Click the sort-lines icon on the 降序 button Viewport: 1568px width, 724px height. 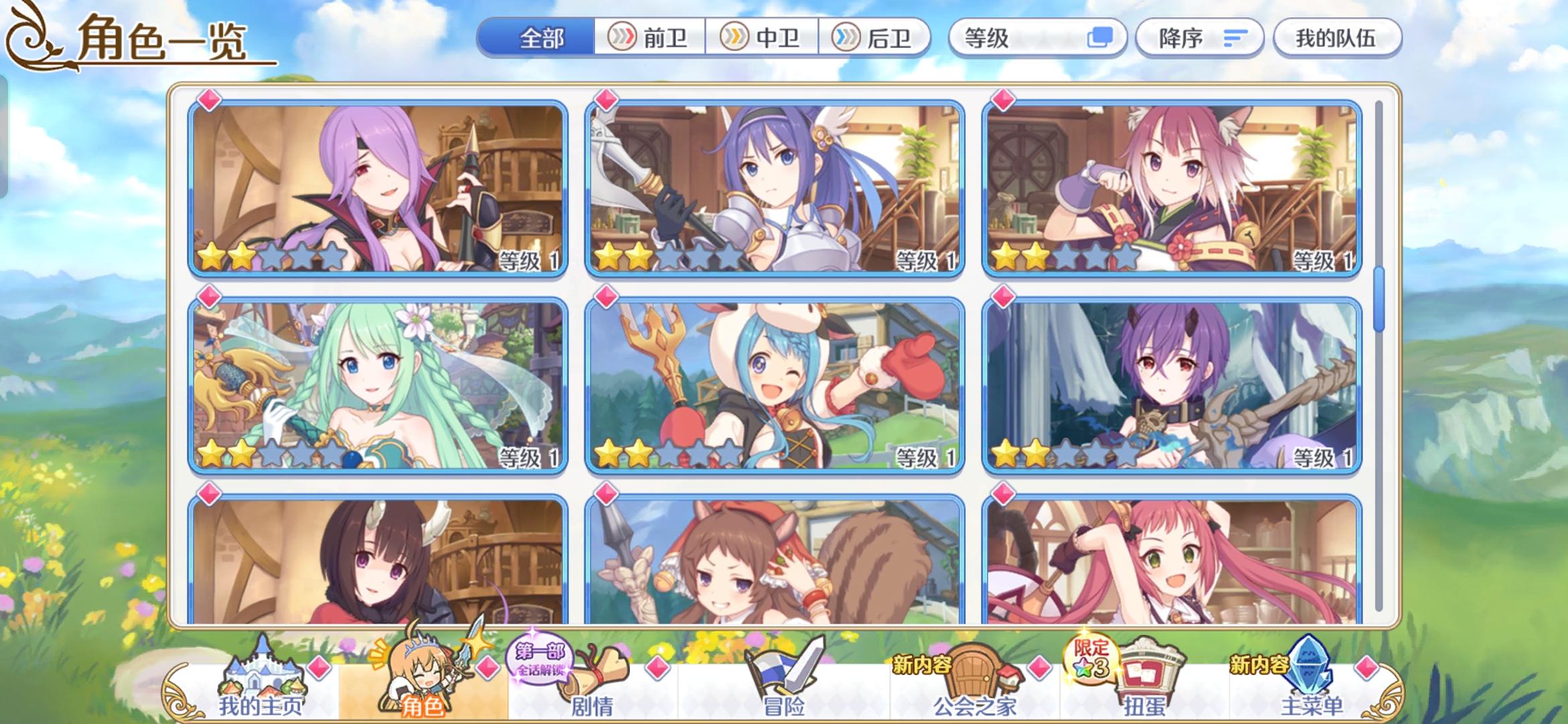tap(1234, 38)
